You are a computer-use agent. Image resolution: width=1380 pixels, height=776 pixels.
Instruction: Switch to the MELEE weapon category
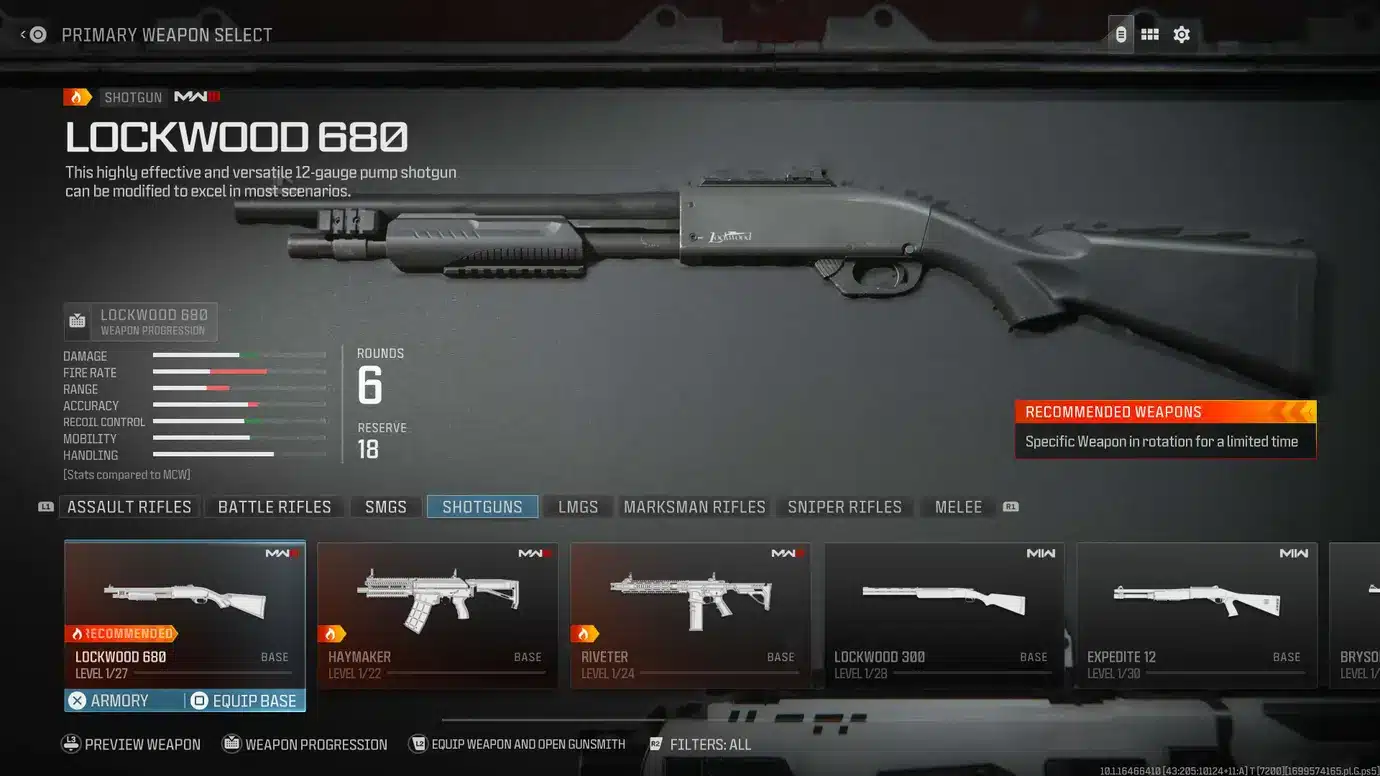956,506
